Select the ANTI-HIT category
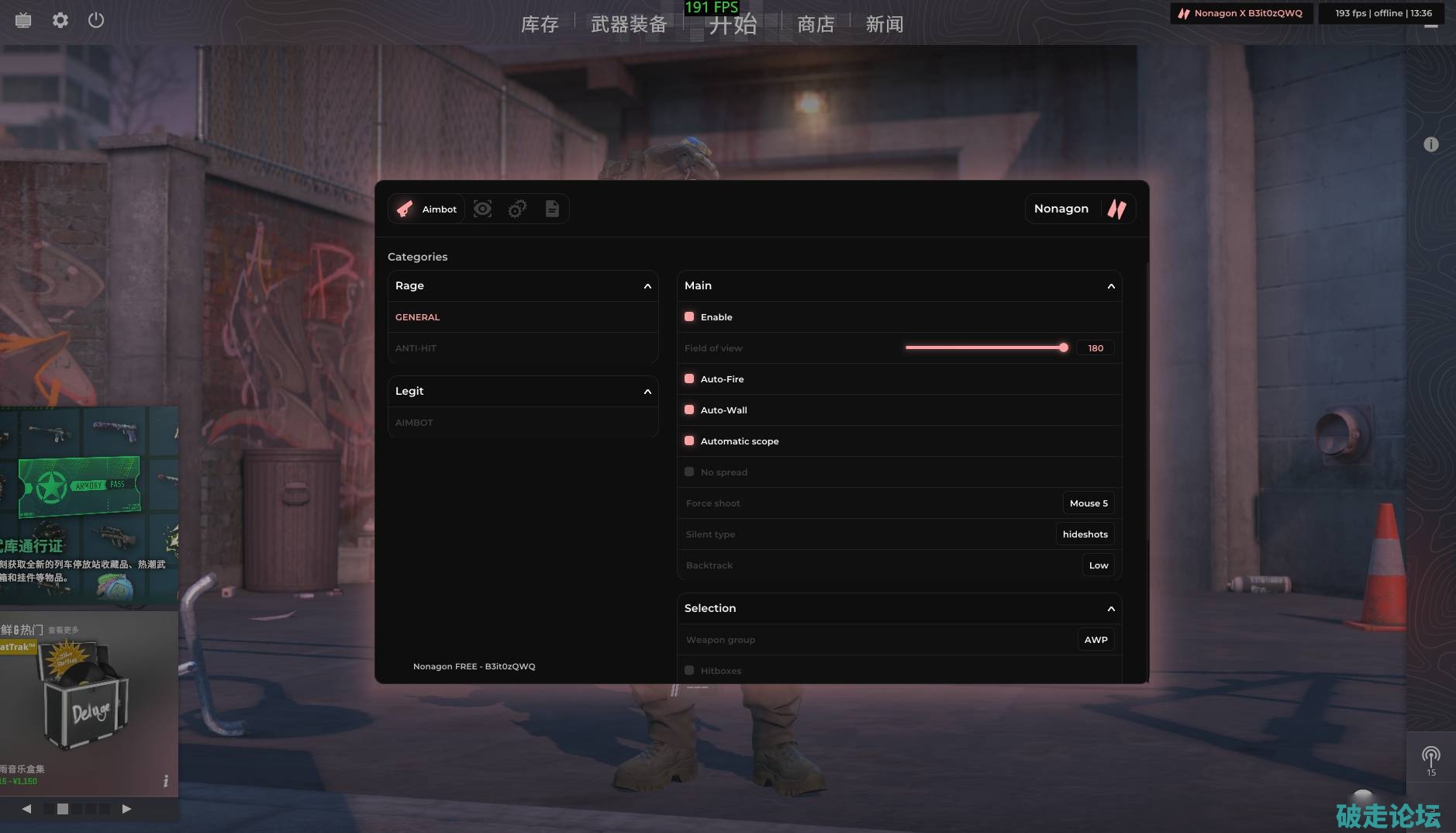Viewport: 1456px width, 833px height. [416, 348]
